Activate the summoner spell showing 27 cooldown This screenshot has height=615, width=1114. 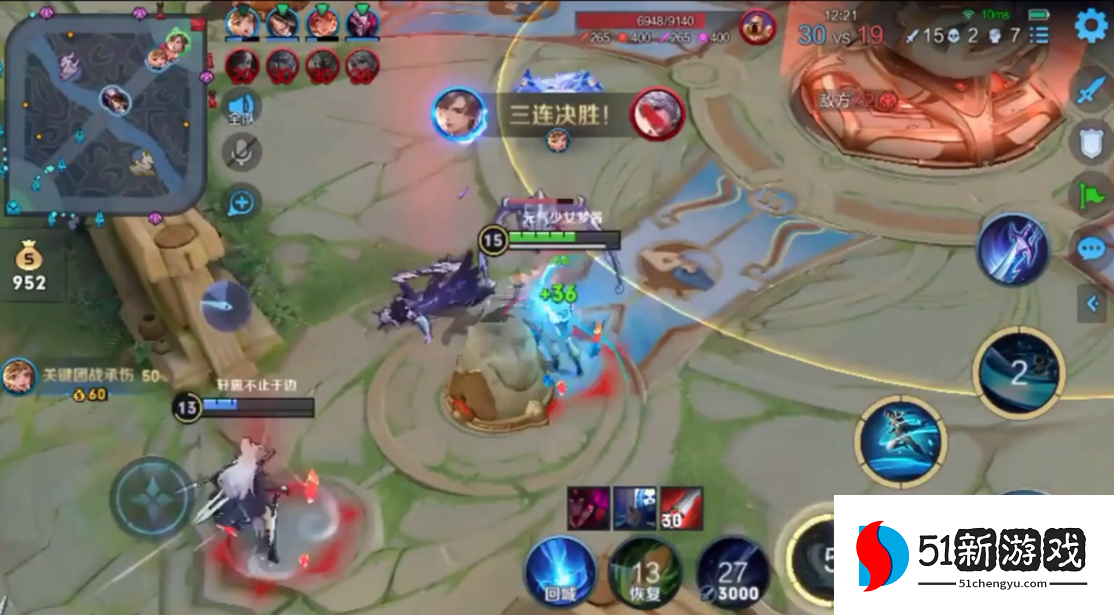(x=733, y=570)
